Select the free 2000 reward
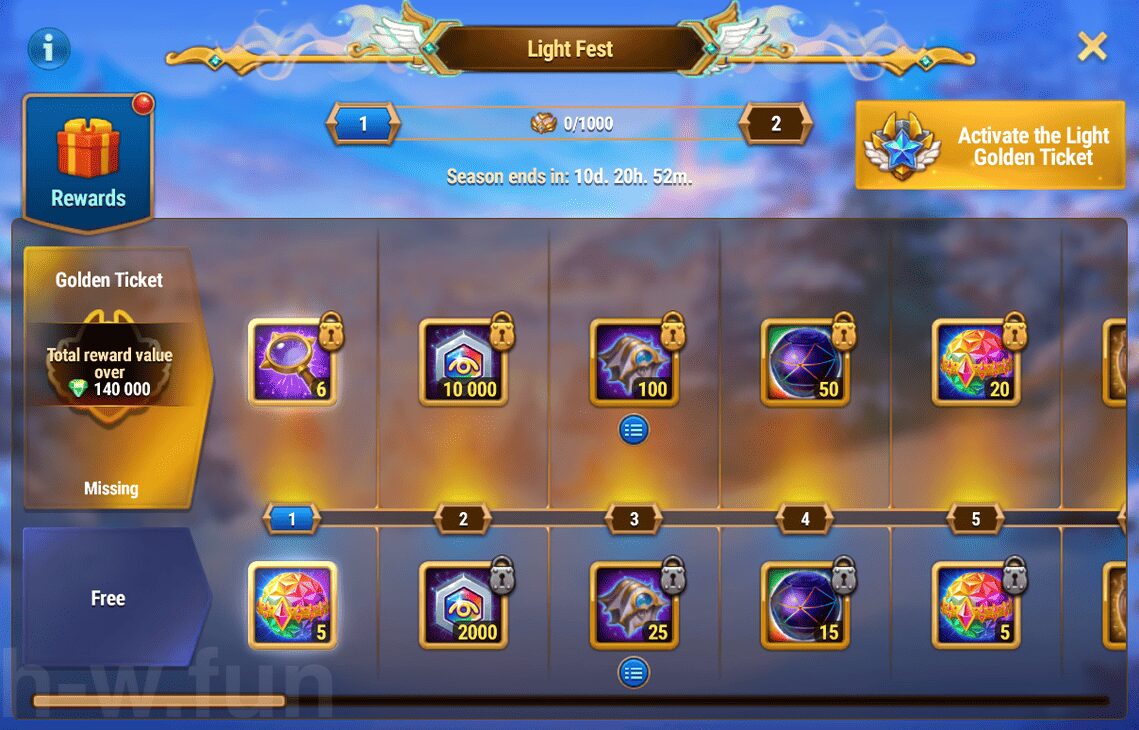 click(x=463, y=605)
